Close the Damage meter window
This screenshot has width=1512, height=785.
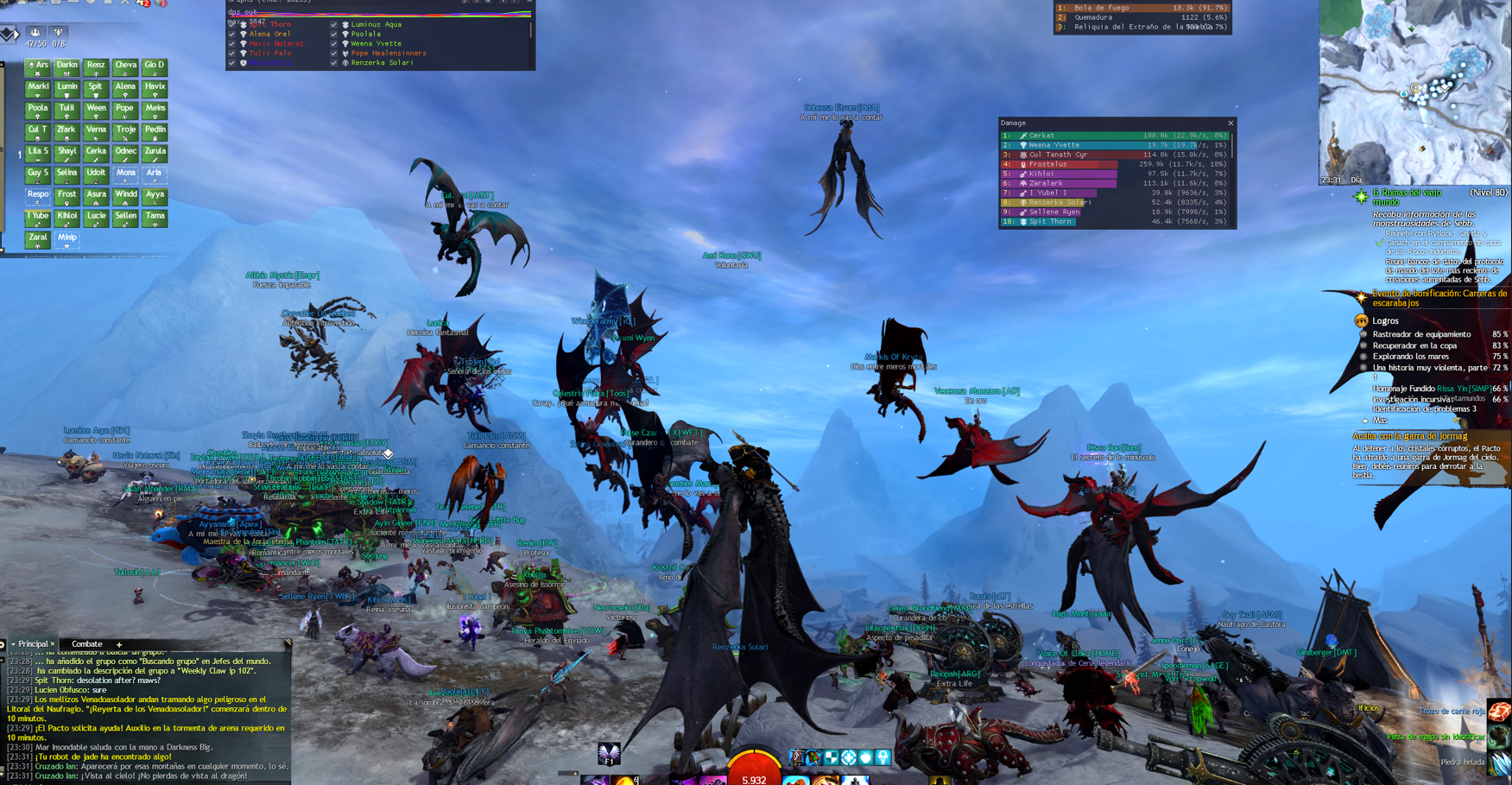[1230, 123]
